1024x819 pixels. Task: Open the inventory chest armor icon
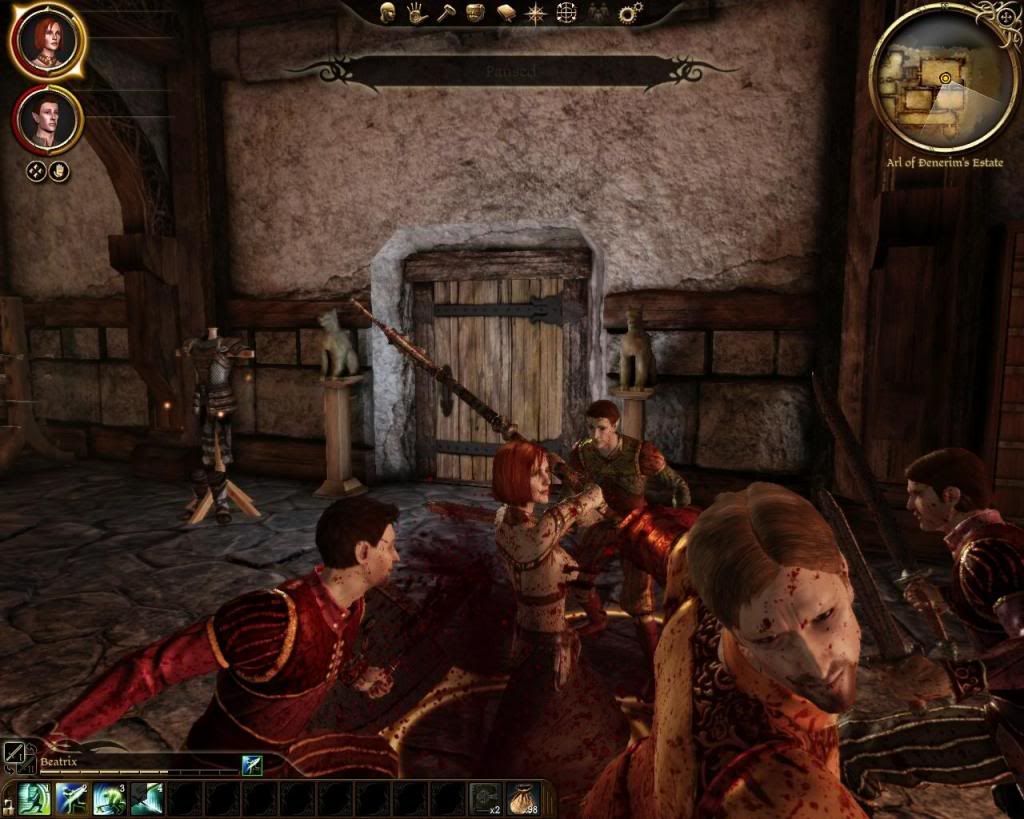[x=475, y=13]
